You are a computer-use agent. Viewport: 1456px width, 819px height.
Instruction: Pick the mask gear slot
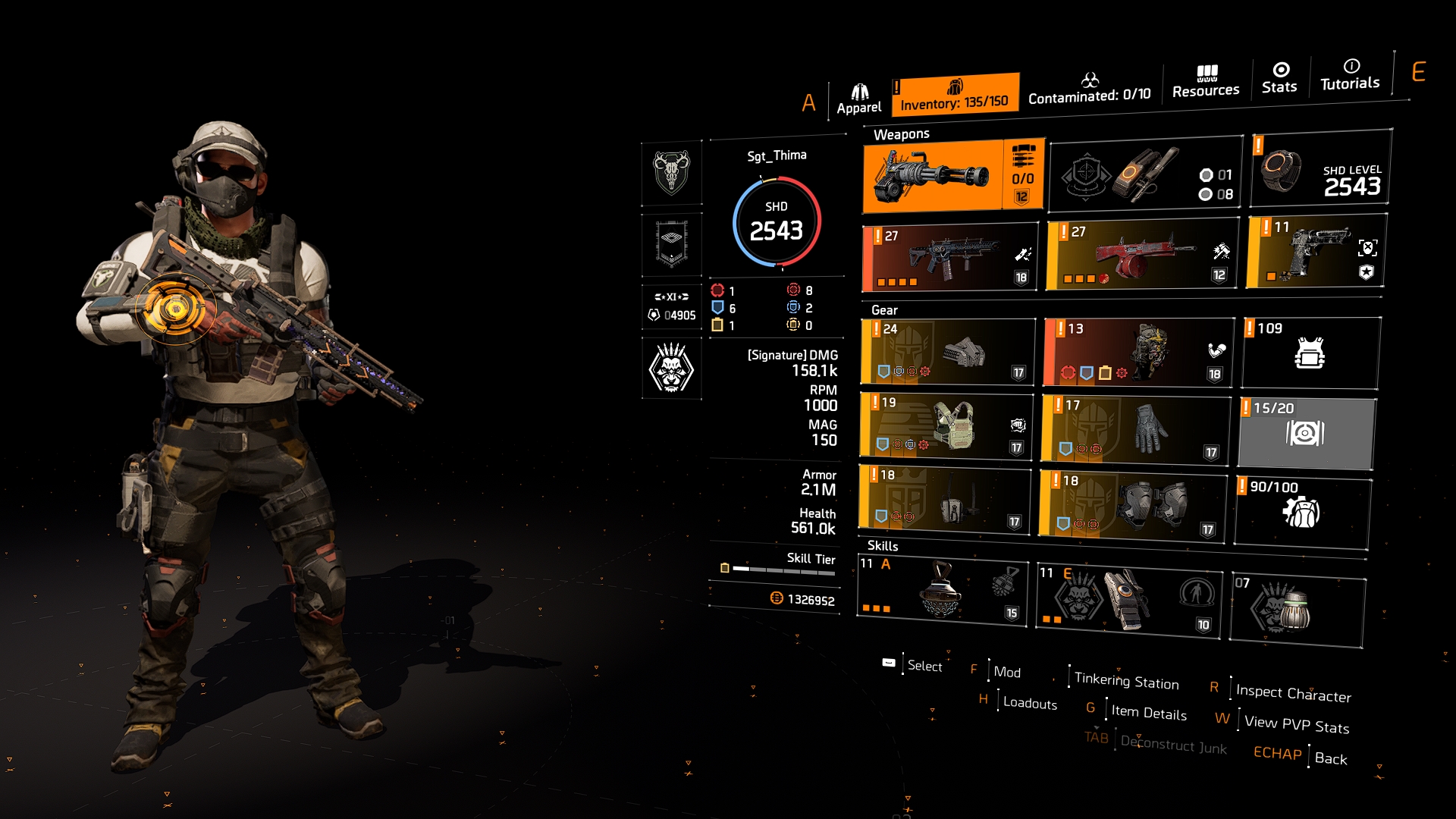pyautogui.click(x=948, y=352)
